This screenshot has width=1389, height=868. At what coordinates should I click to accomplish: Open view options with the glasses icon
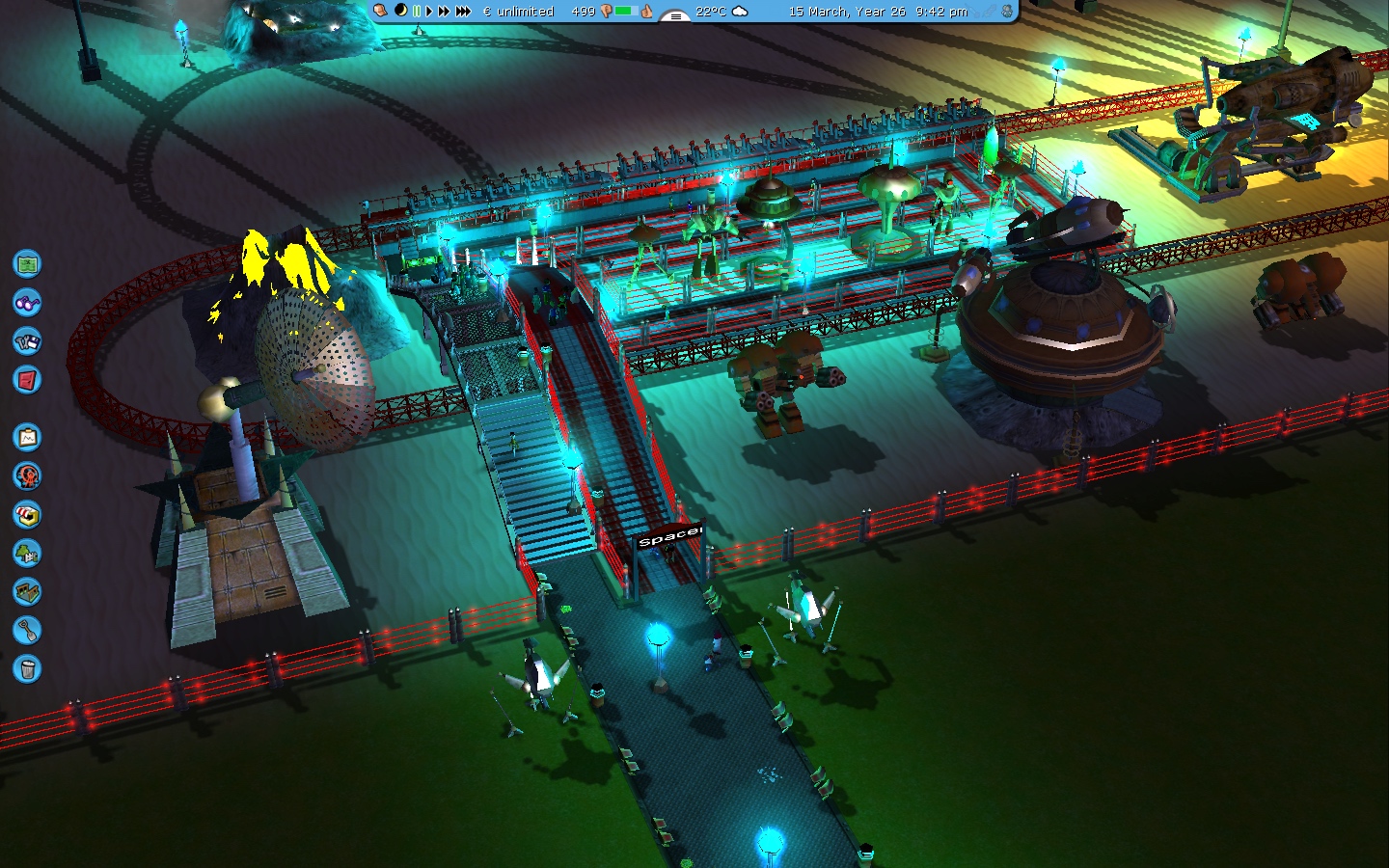[27, 302]
